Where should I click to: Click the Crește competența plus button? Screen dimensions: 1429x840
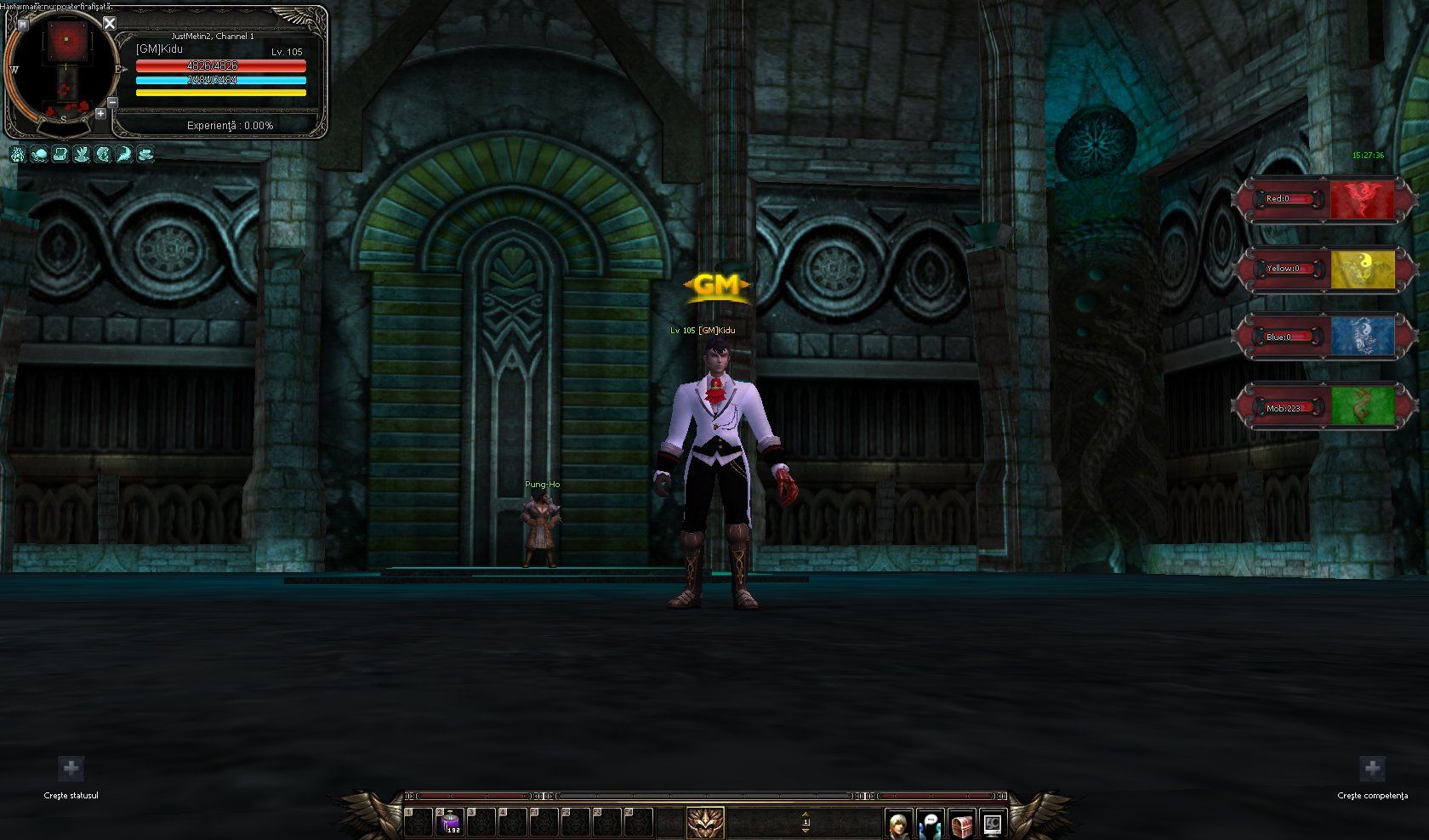[1372, 769]
